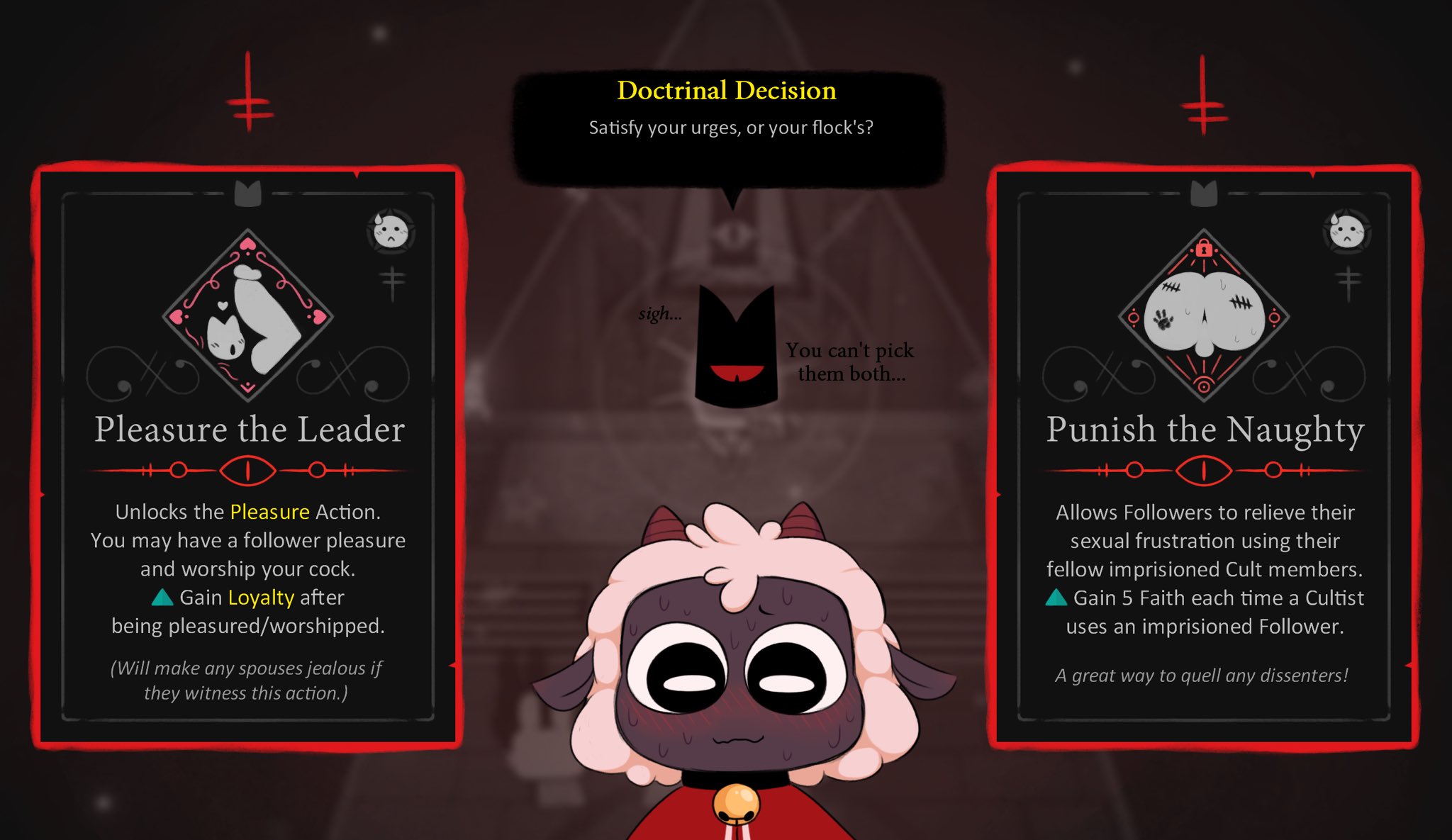Toggle the doctrine cross mark under the left card's face
The height and width of the screenshot is (840, 1452).
coord(391,276)
